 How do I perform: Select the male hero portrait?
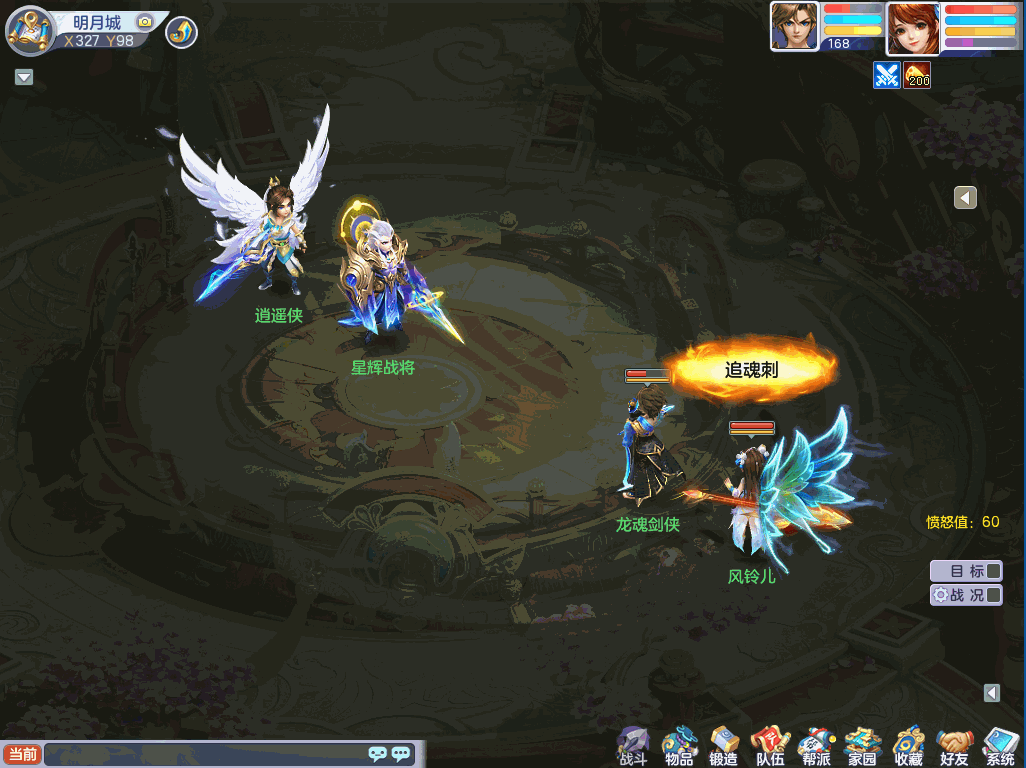click(x=794, y=25)
